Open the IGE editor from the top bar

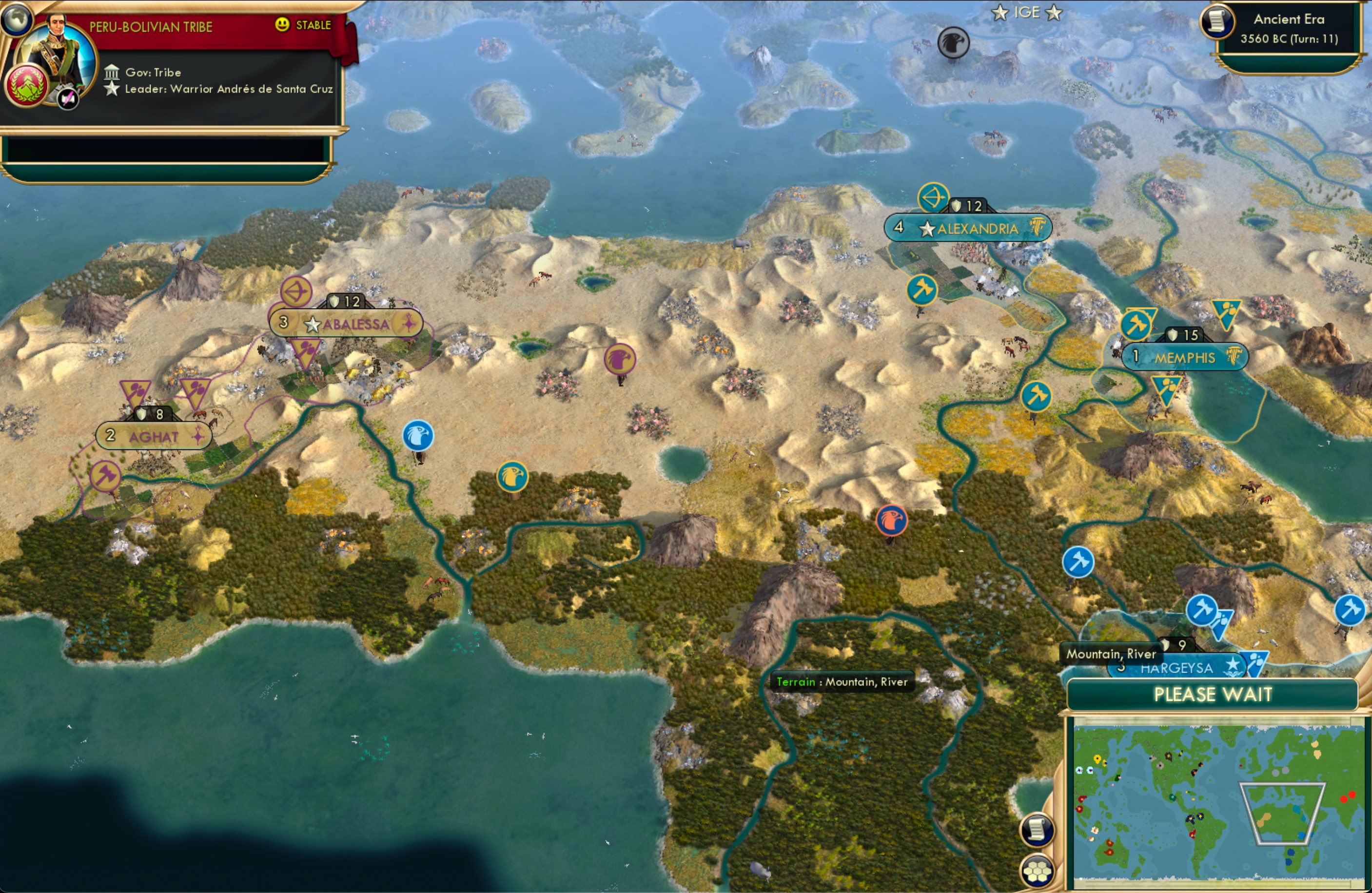point(1028,12)
